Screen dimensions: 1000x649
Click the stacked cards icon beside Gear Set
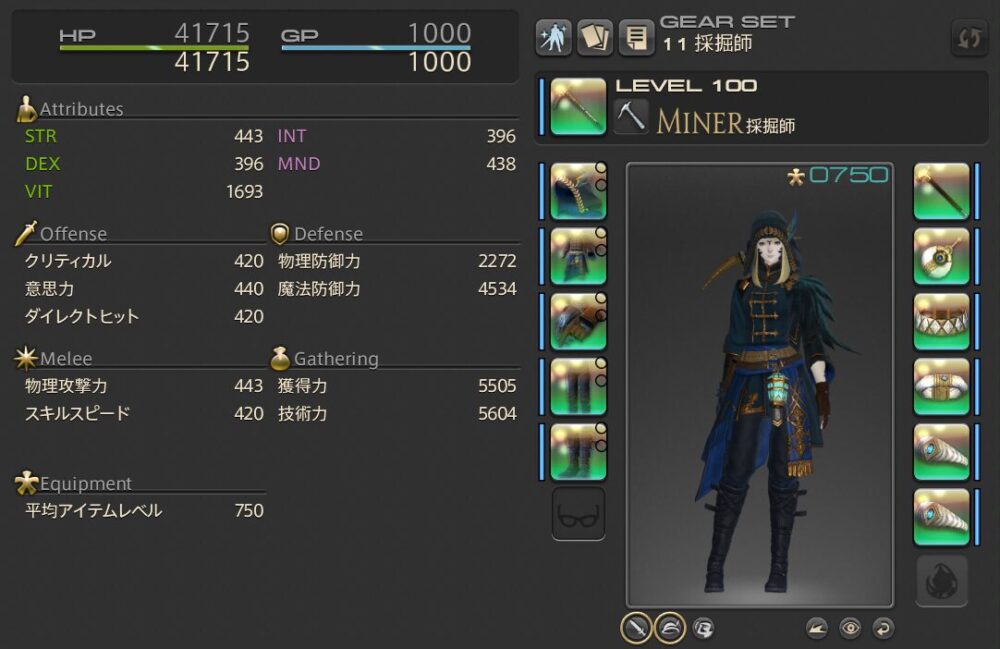[x=595, y=37]
